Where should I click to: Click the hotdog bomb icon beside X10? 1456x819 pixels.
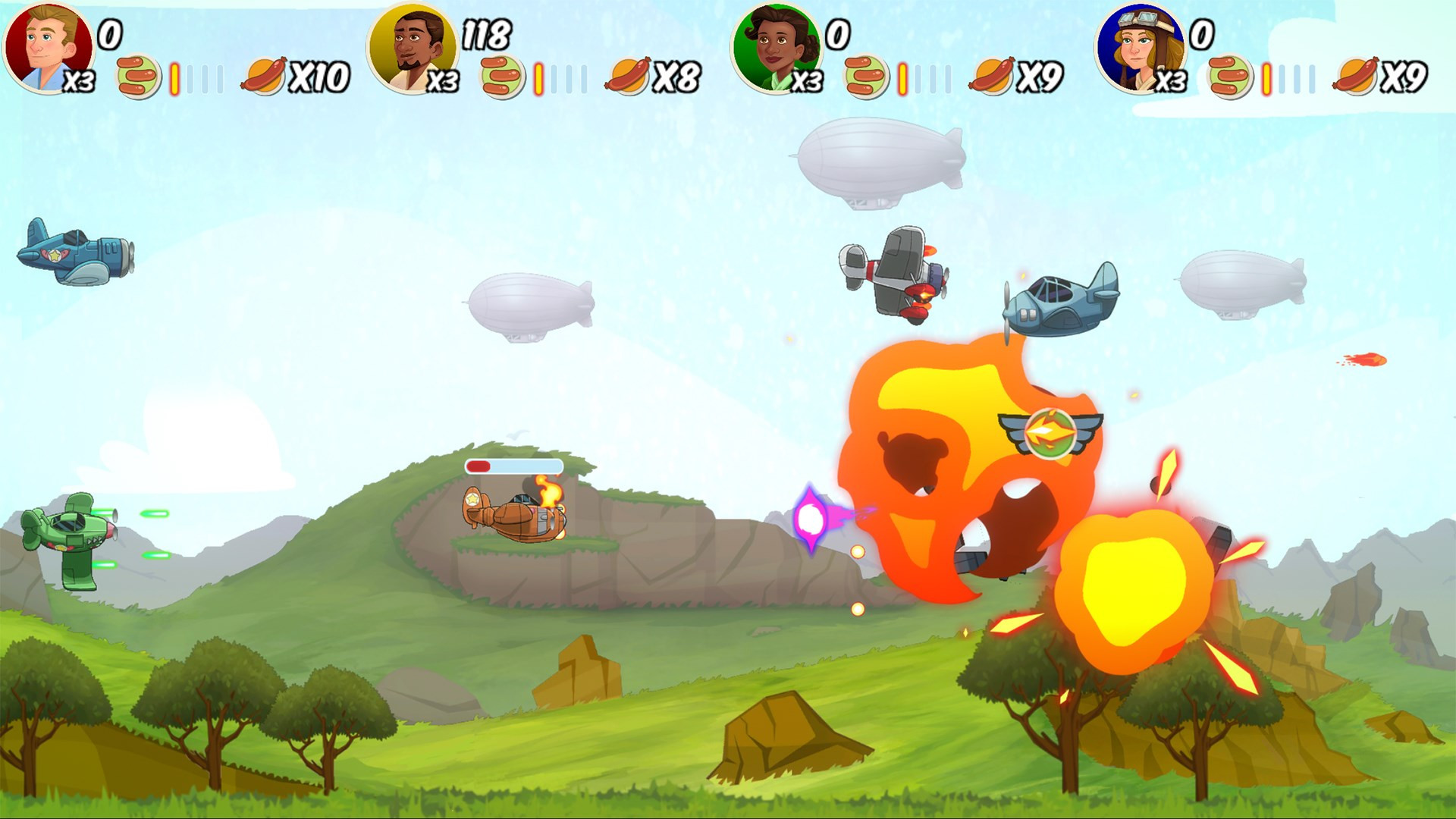click(x=264, y=76)
